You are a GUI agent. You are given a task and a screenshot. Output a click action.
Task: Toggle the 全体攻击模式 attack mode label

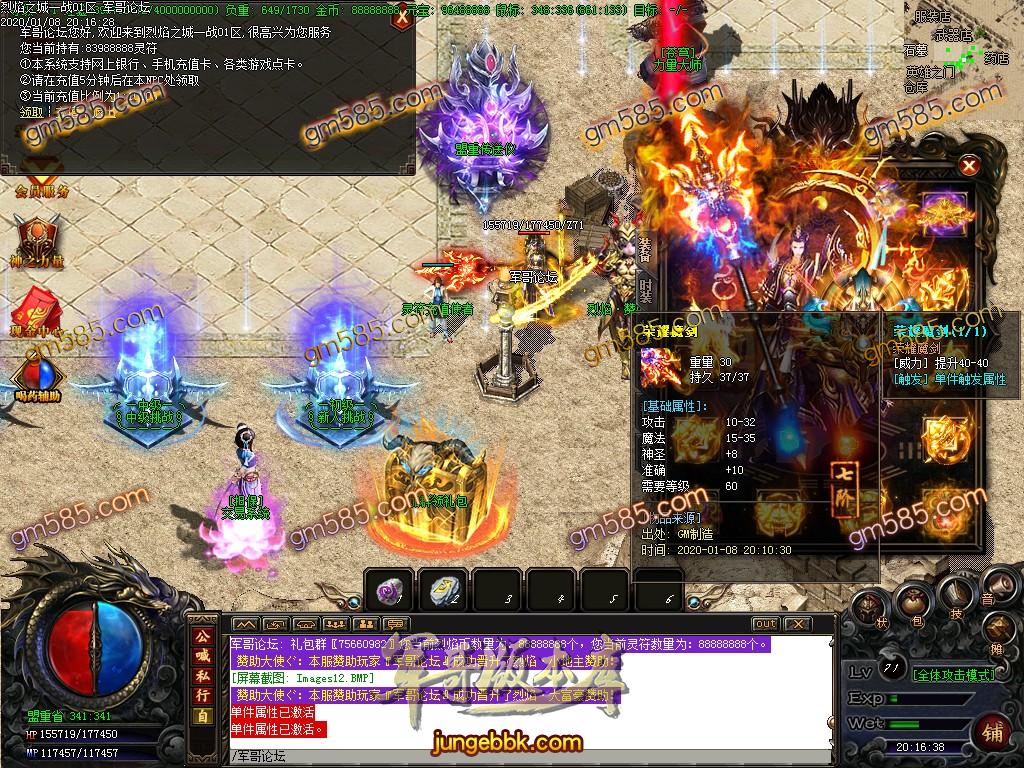952,675
